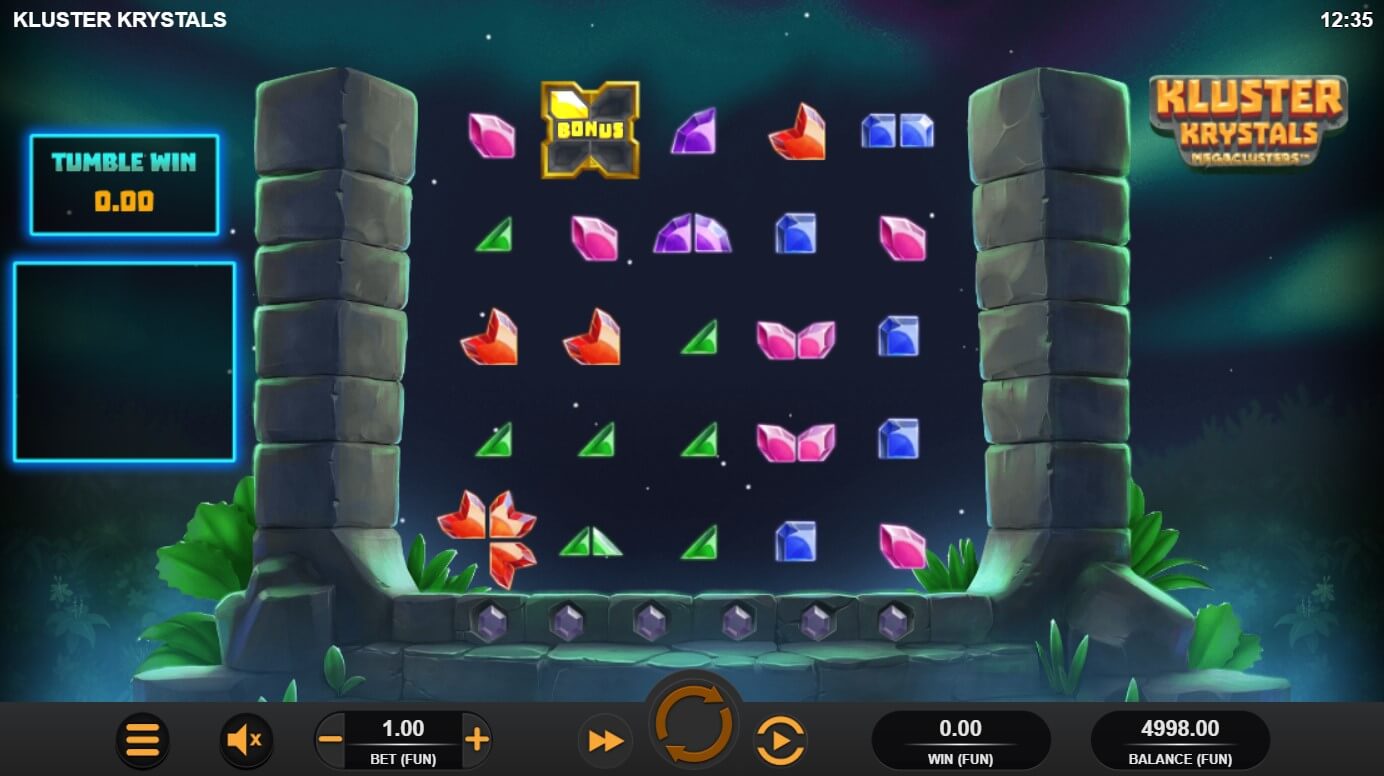Start Autoplay with the play-circle icon
1384x776 pixels.
pyautogui.click(x=780, y=739)
